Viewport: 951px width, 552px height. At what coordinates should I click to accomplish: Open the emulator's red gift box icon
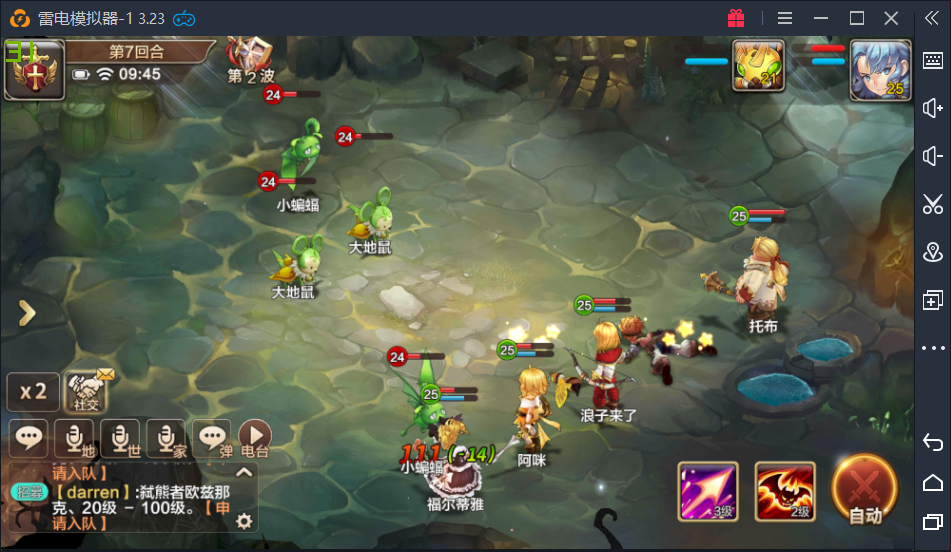point(736,18)
